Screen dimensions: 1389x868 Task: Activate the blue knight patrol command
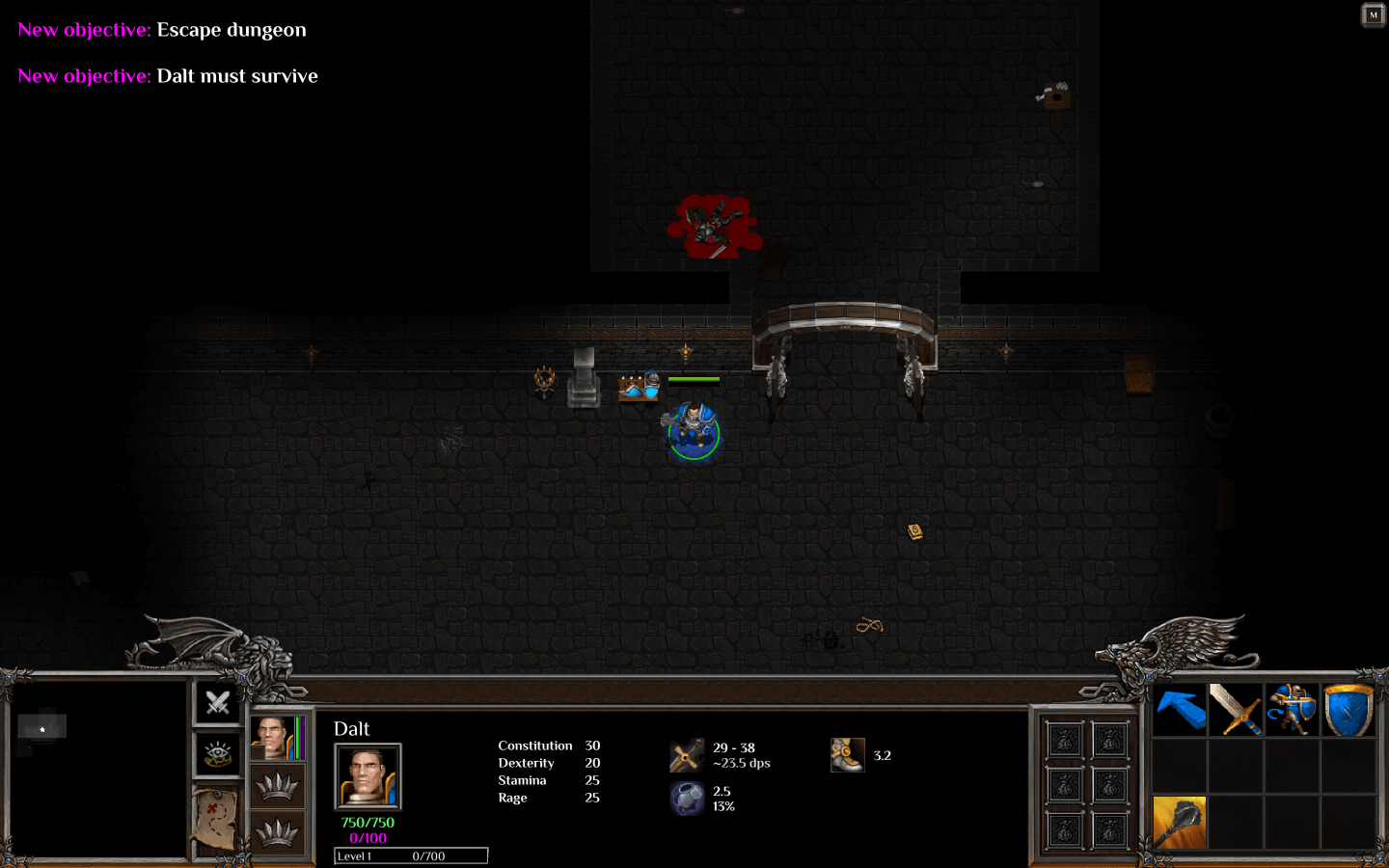pyautogui.click(x=1292, y=711)
